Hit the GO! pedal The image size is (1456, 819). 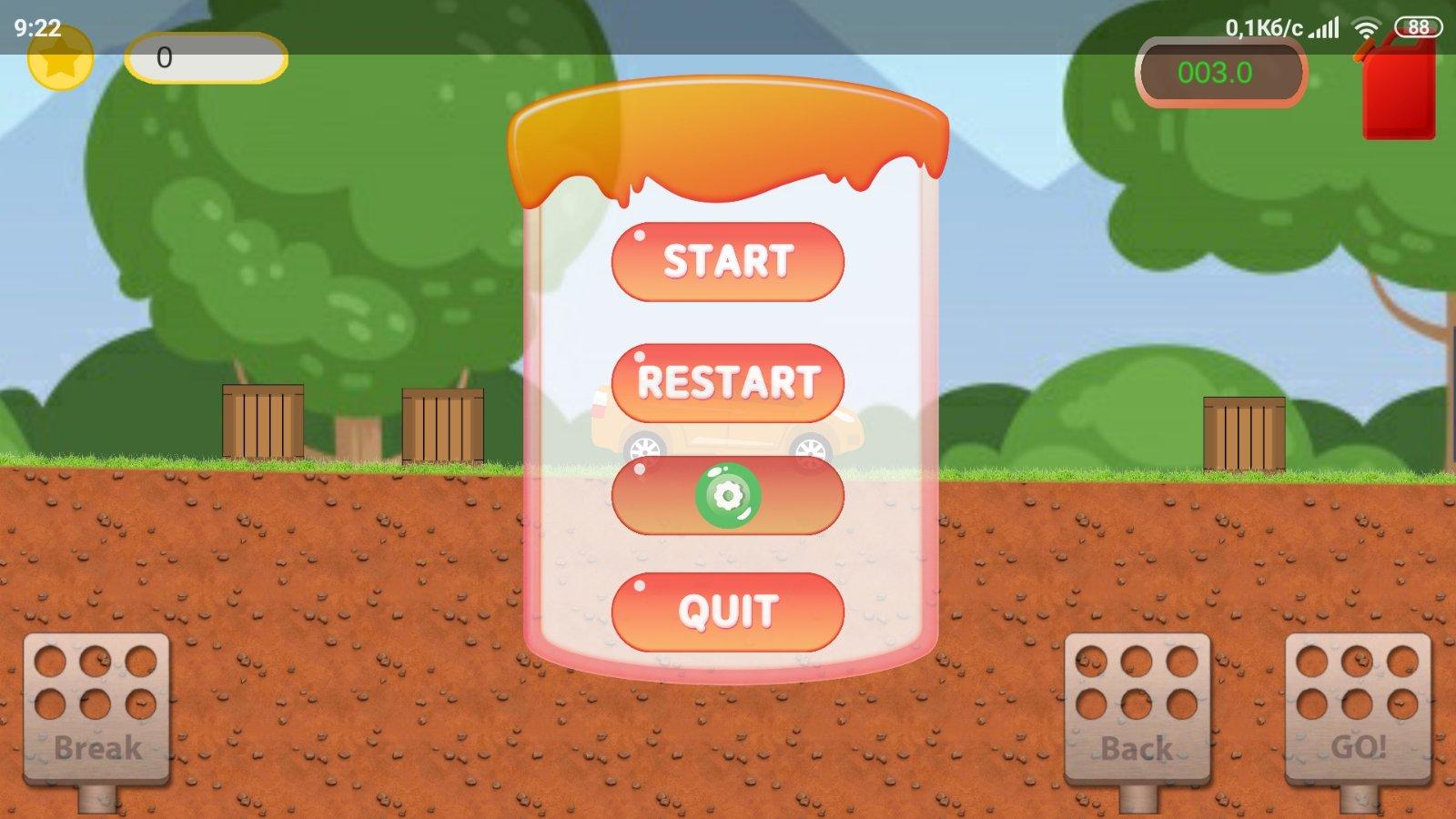(x=1357, y=710)
